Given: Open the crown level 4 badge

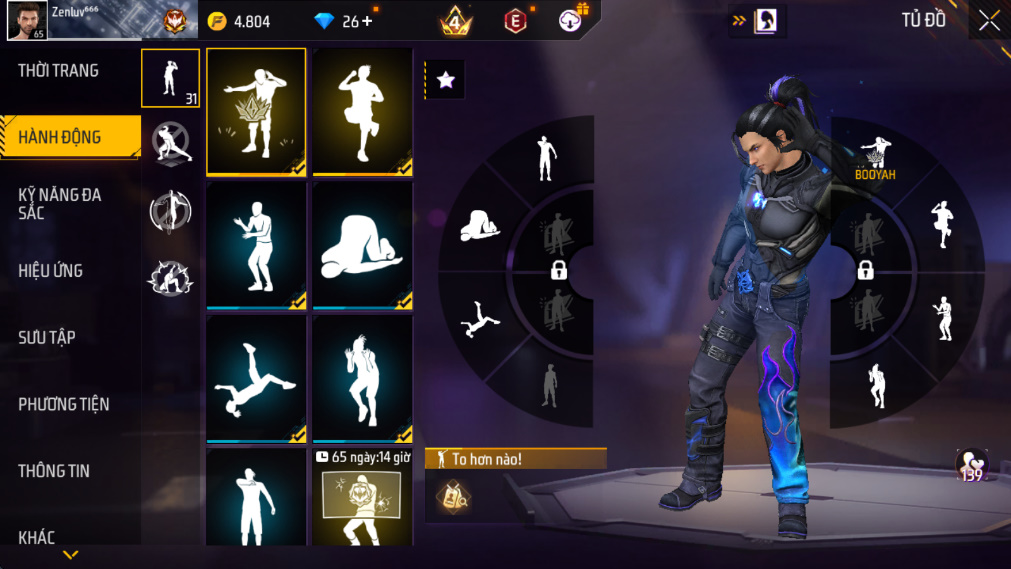Looking at the screenshot, I should pos(455,21).
